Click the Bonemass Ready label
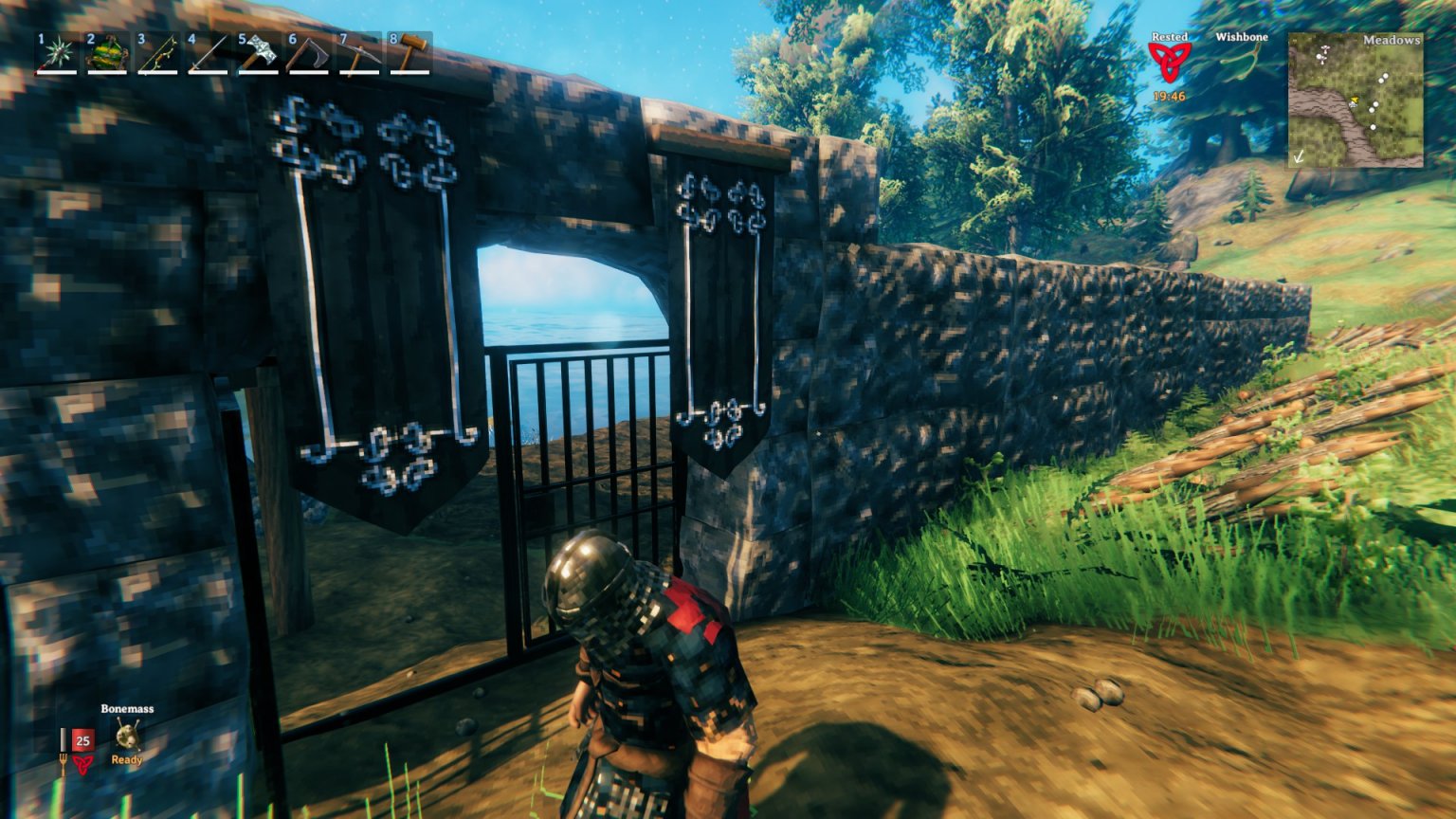Viewport: 1456px width, 819px height. tap(127, 760)
